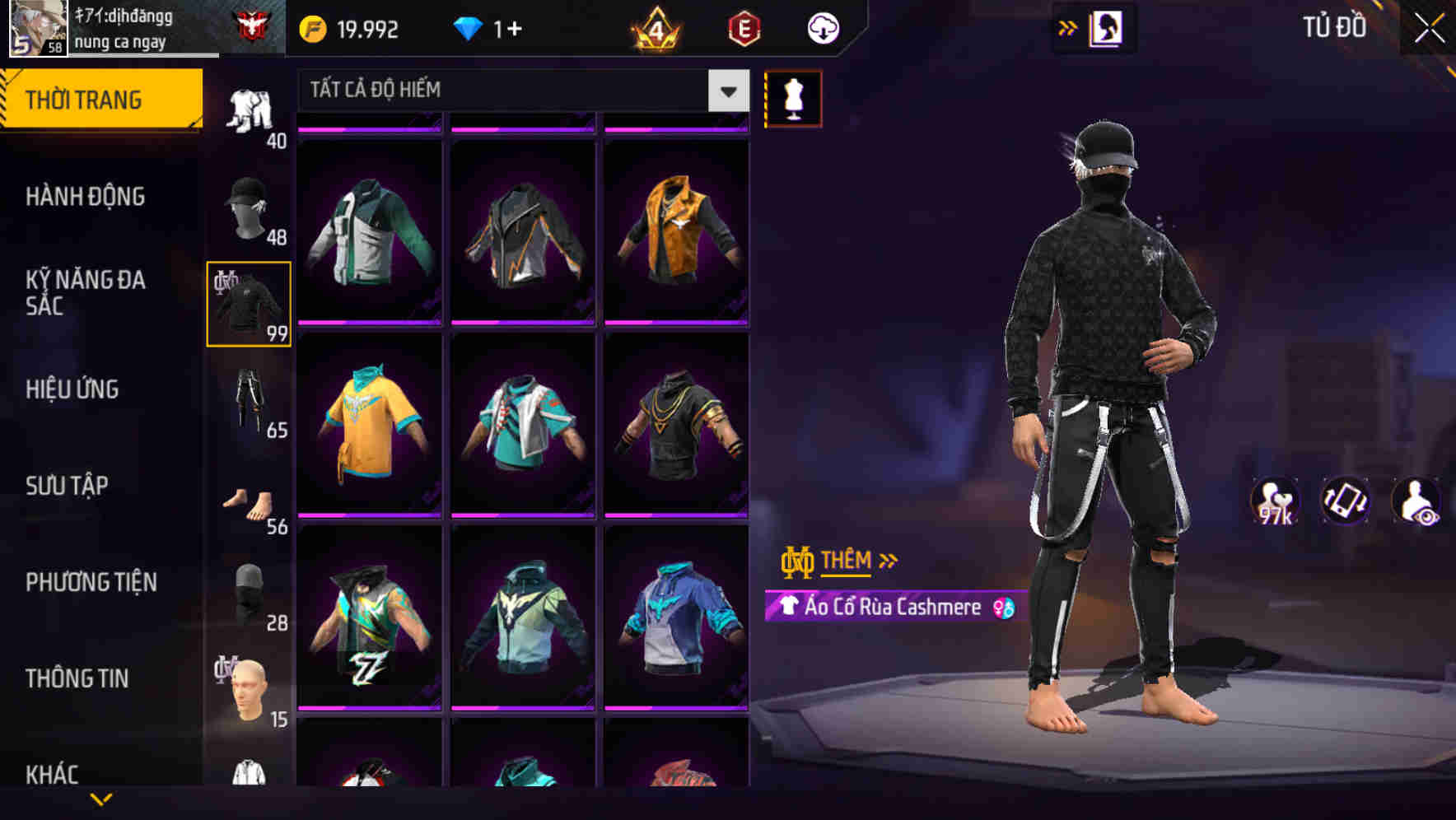Select the mannequin preview icon beside rarity filter
The height and width of the screenshot is (820, 1456).
pos(793,99)
